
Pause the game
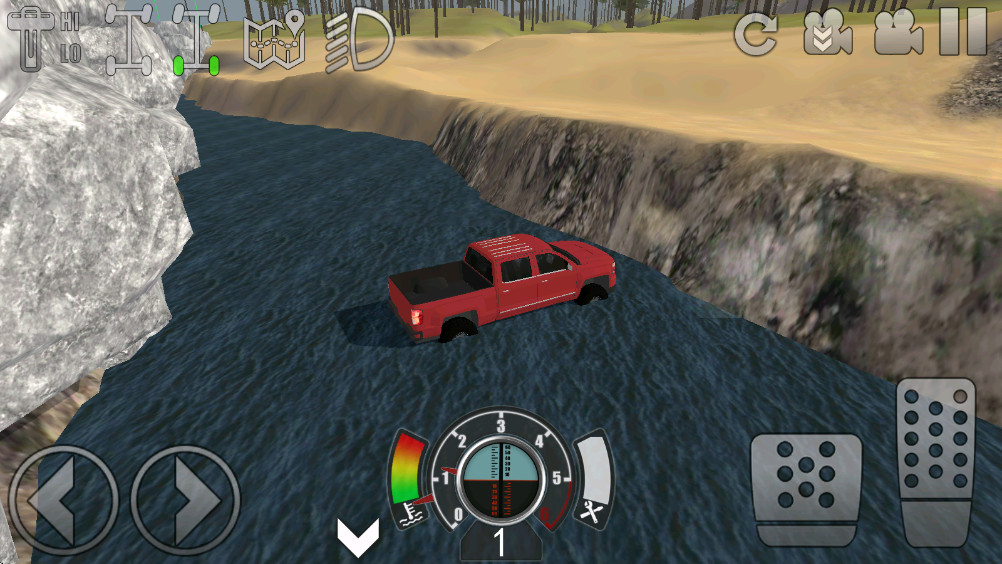963,34
